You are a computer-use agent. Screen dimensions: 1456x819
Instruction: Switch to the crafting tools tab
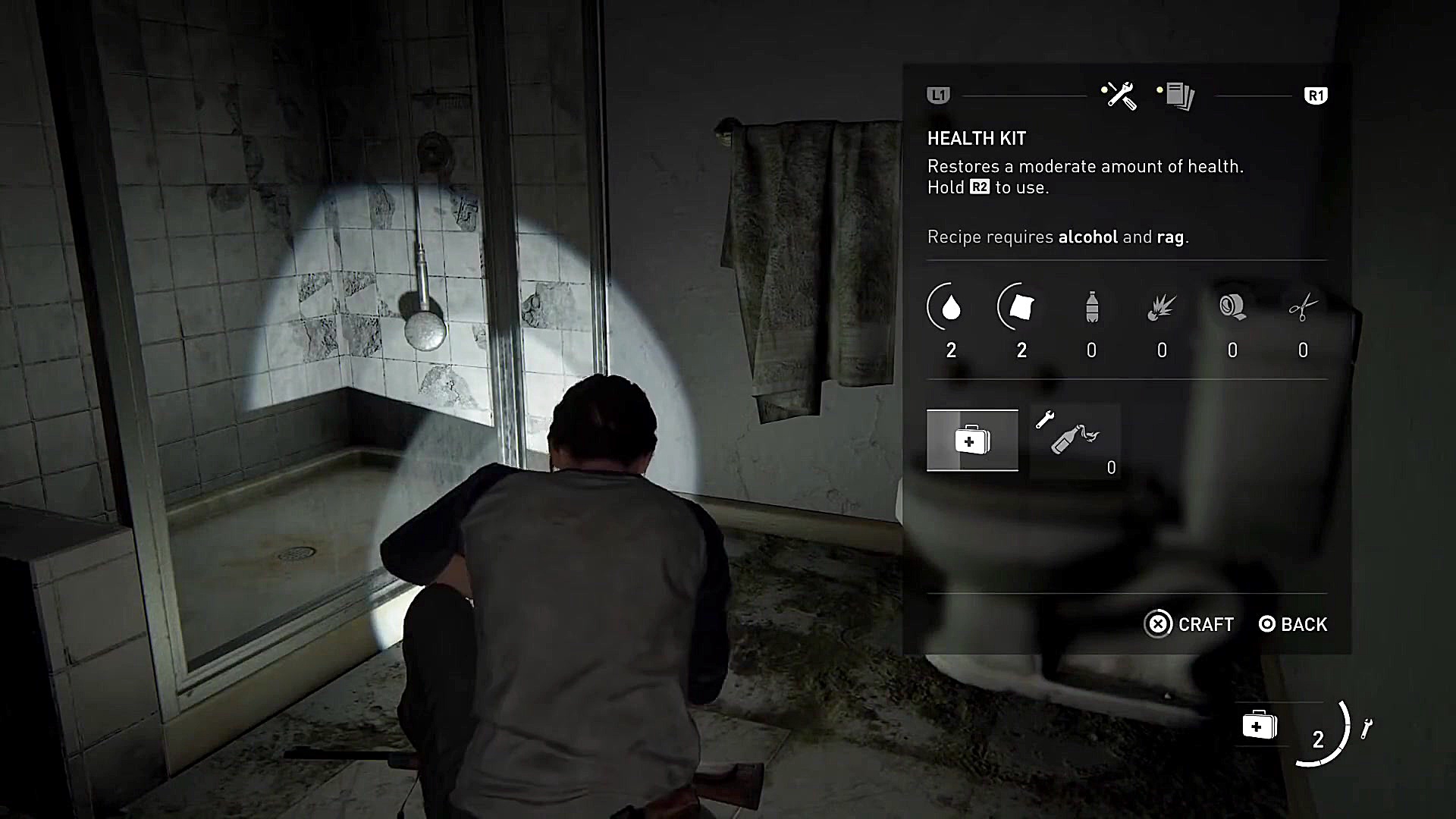(1119, 96)
